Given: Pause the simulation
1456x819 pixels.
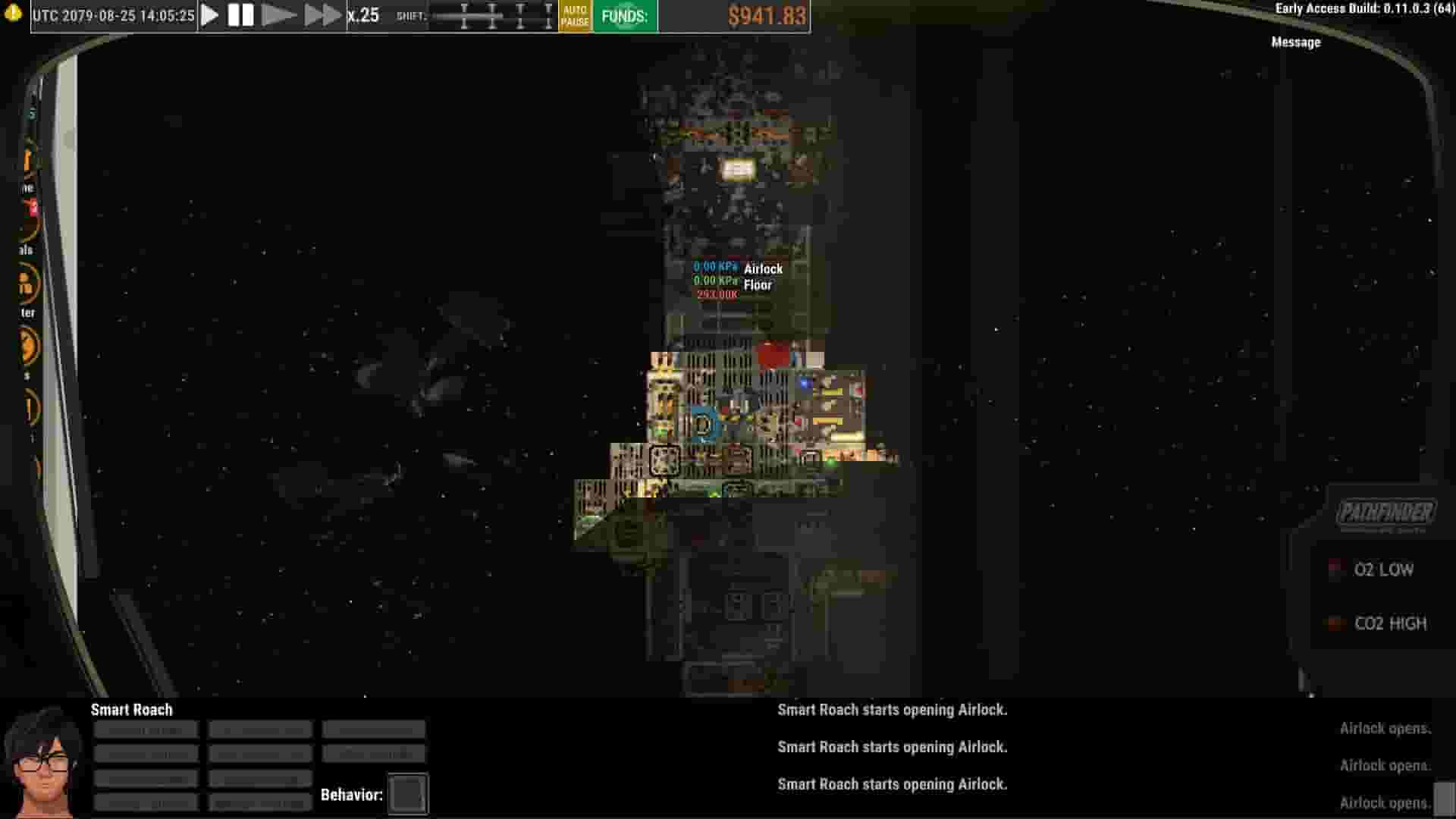Looking at the screenshot, I should (240, 14).
